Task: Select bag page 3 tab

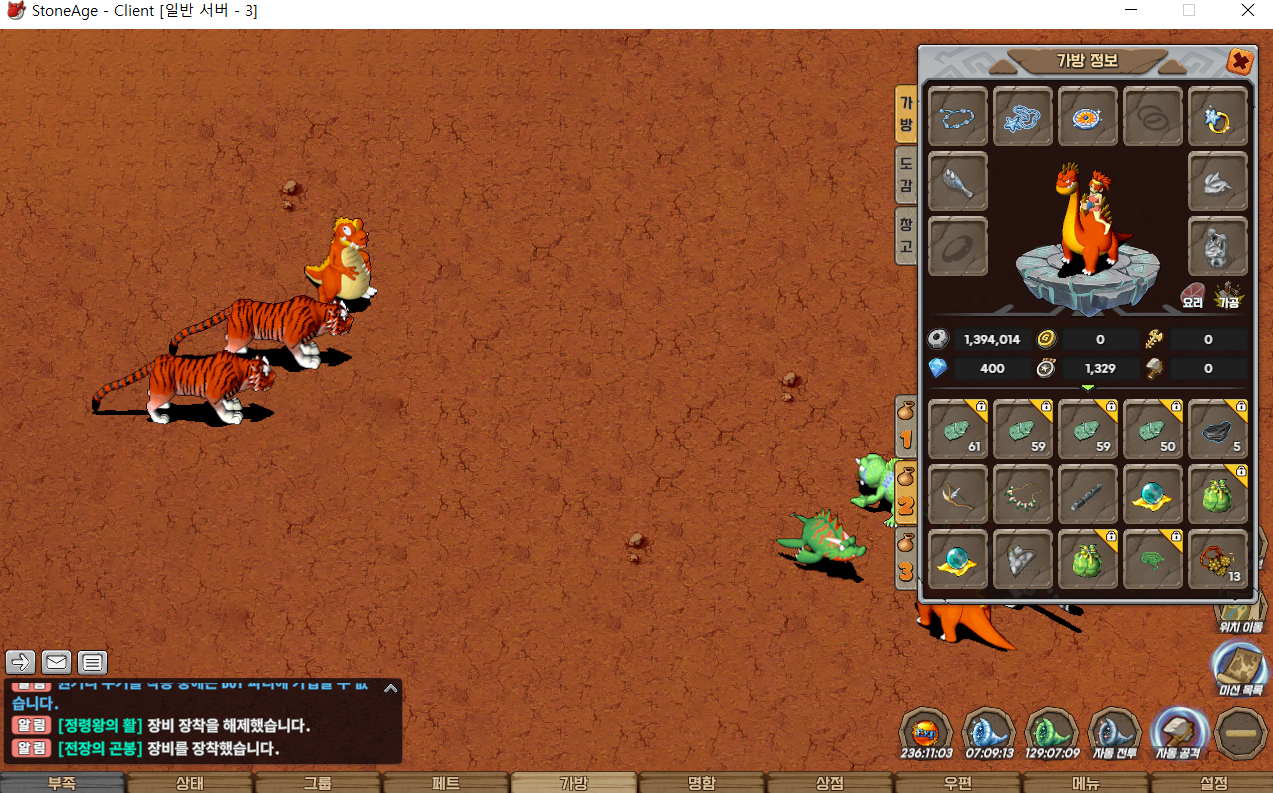Action: click(905, 560)
